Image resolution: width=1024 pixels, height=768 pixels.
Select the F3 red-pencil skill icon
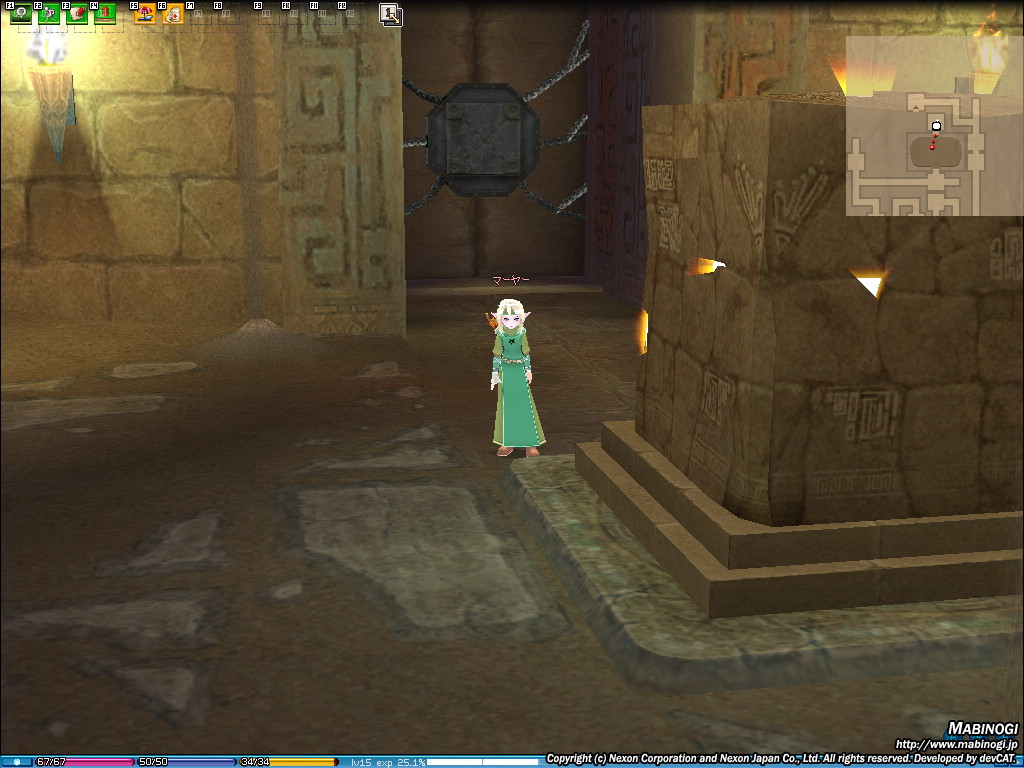[76, 14]
